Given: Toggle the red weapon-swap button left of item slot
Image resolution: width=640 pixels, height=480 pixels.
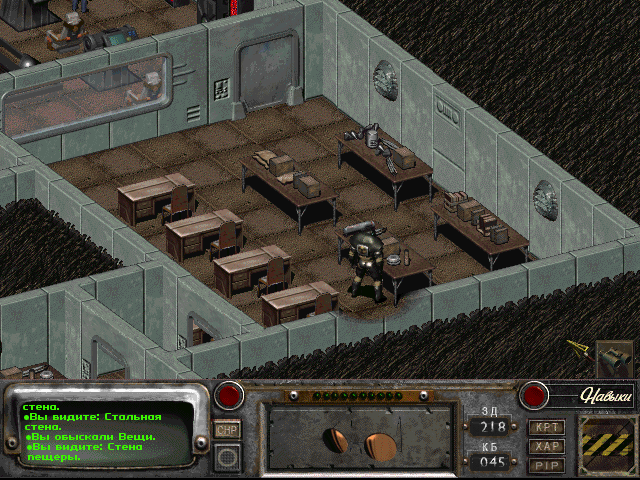Looking at the screenshot, I should pyautogui.click(x=231, y=394).
